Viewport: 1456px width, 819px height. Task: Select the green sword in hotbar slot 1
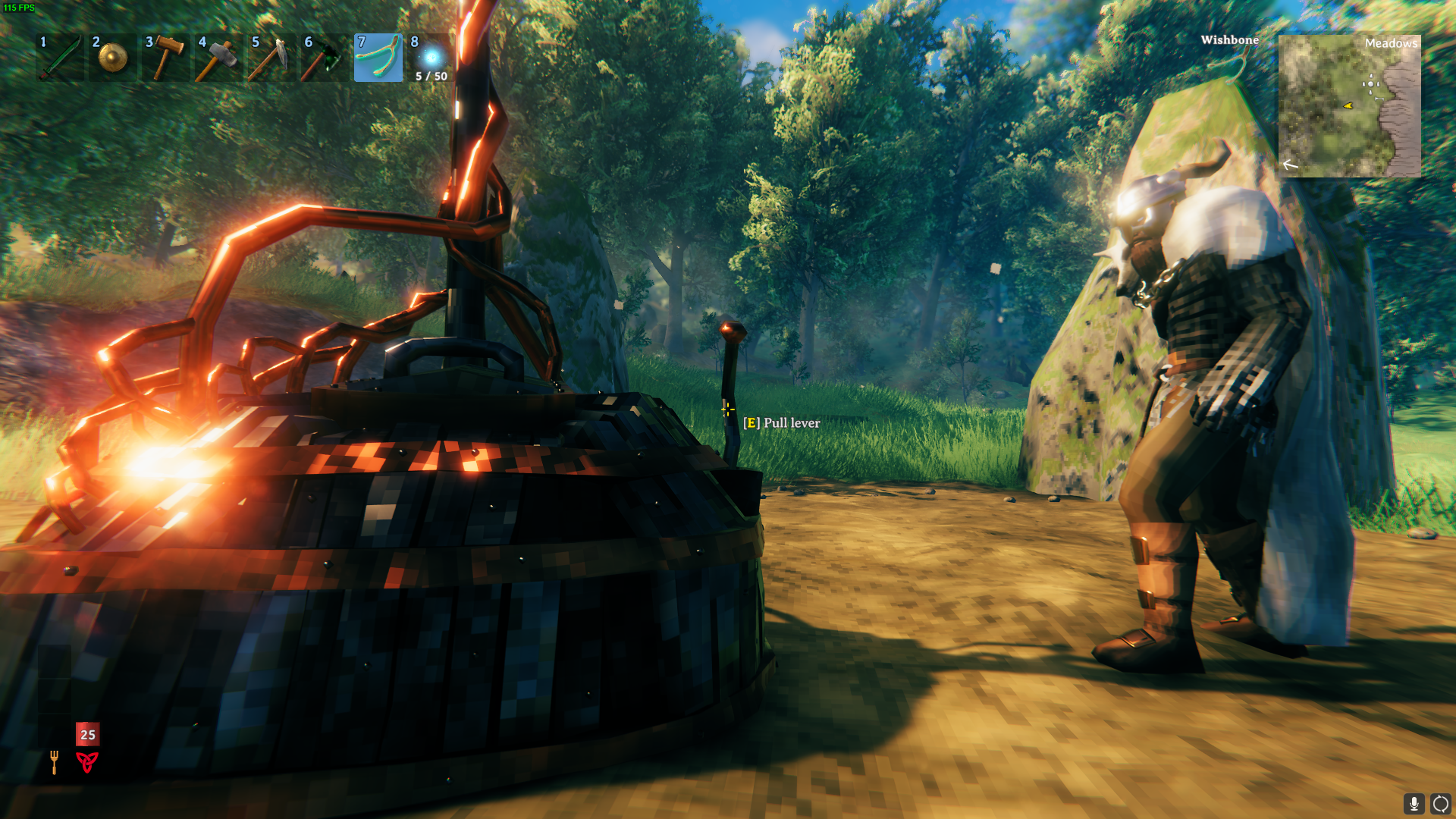[59, 58]
